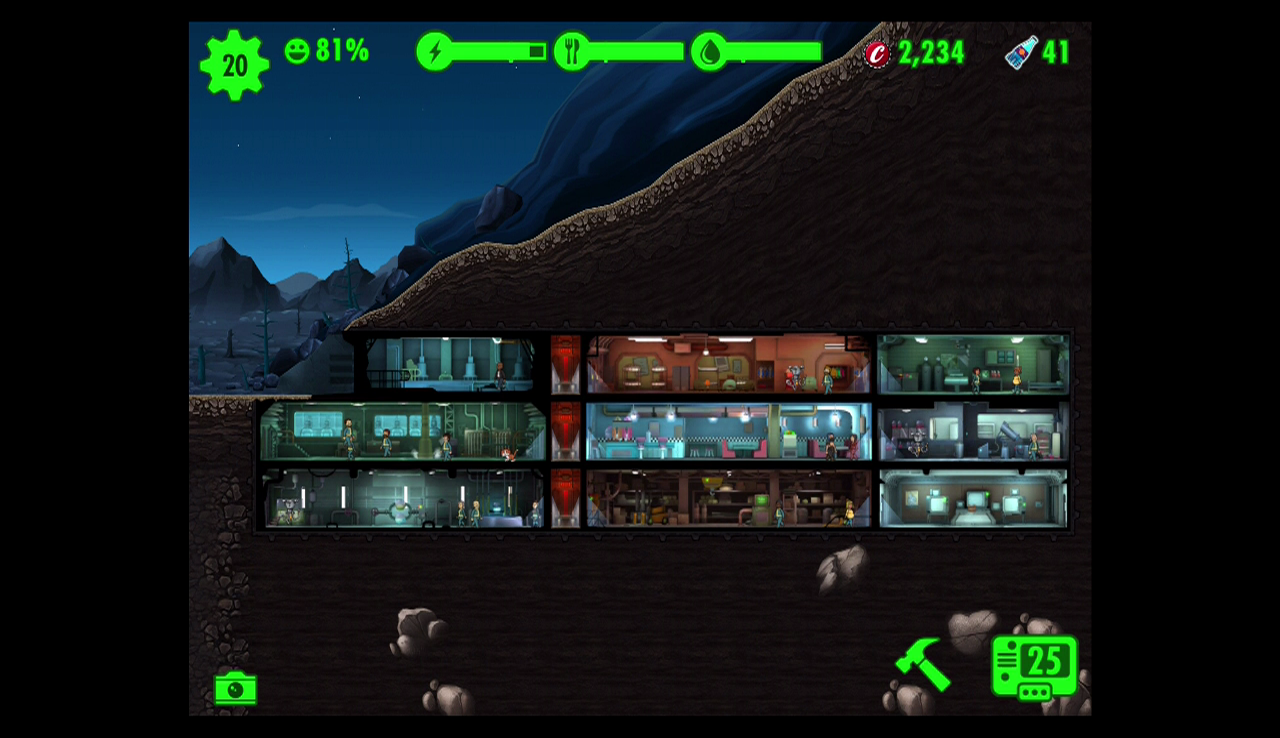Open build mode with the hammer icon
1280x738 pixels.
coord(922,664)
